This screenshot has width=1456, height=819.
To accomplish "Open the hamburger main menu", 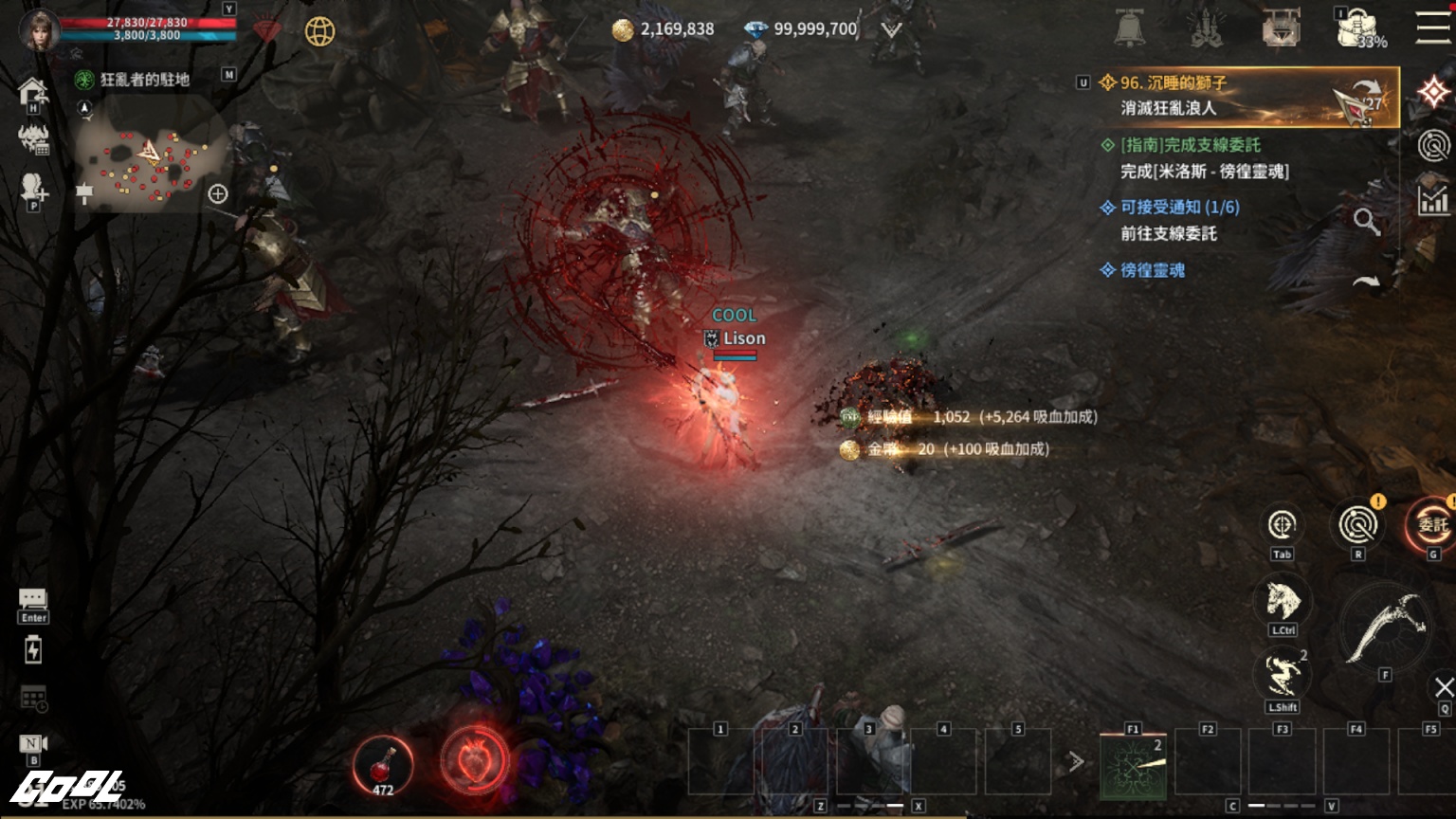I will [1432, 27].
